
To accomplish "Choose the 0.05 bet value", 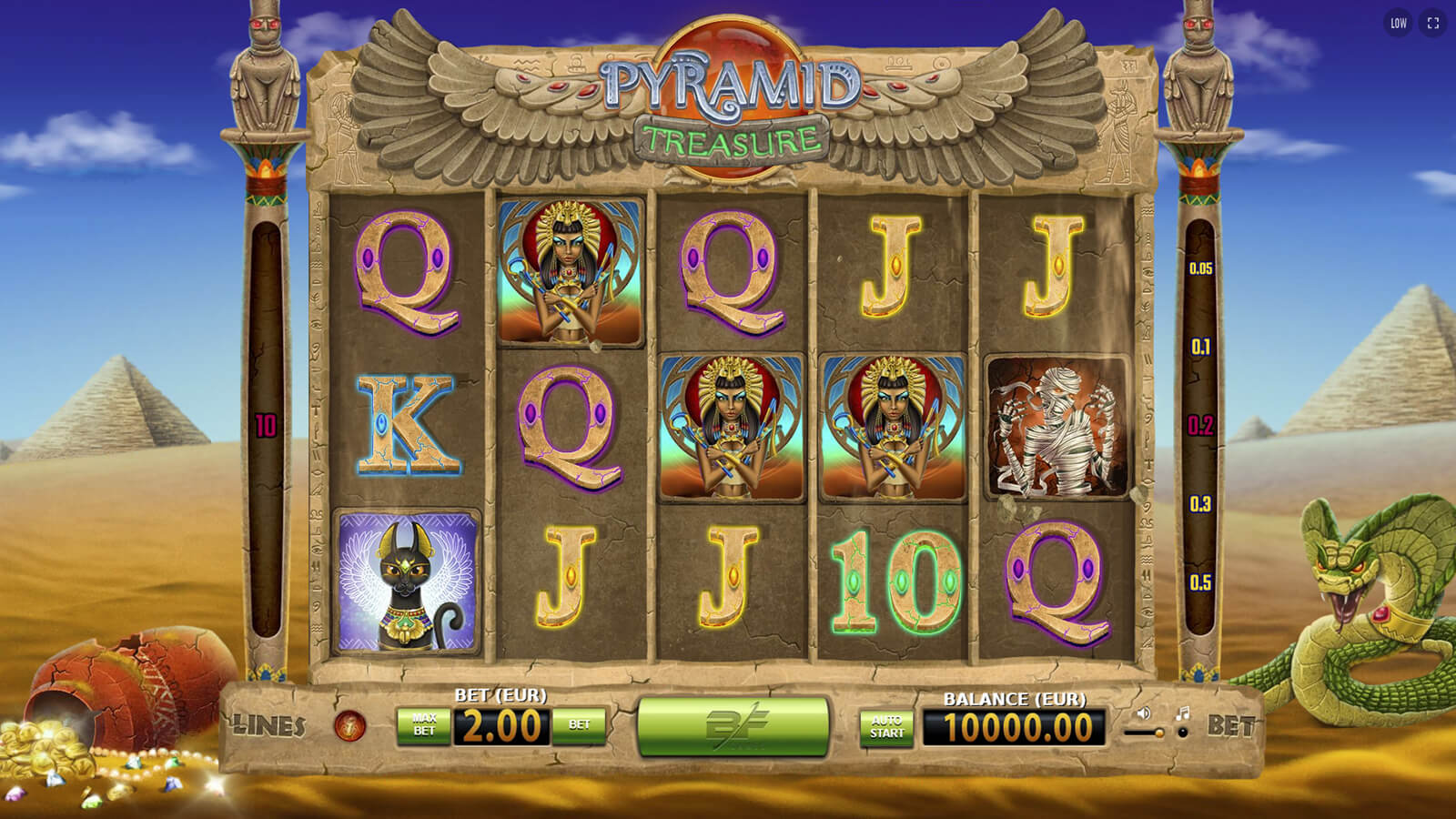I will 1200,268.
